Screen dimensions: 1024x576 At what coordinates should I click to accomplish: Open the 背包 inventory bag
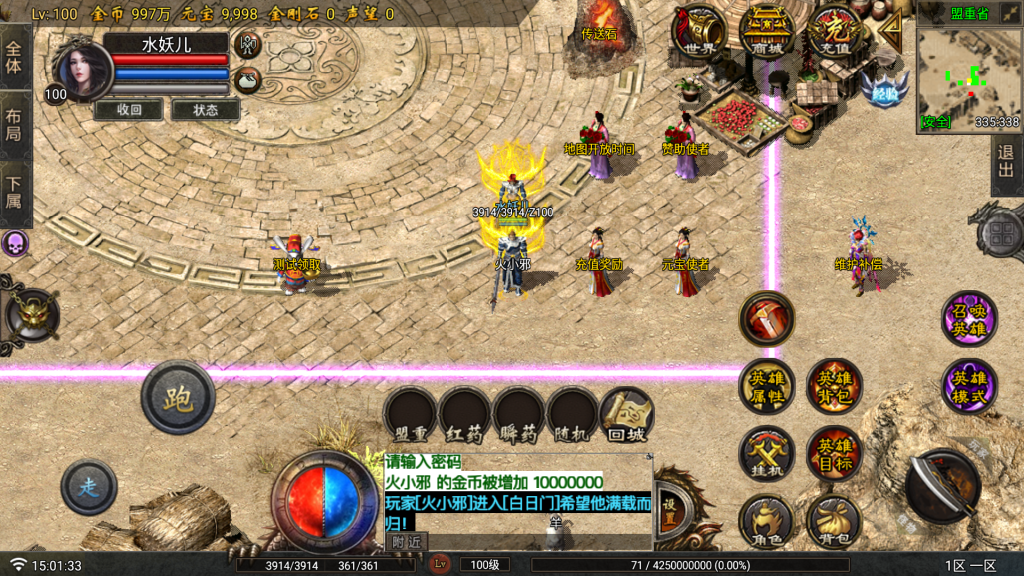(834, 521)
